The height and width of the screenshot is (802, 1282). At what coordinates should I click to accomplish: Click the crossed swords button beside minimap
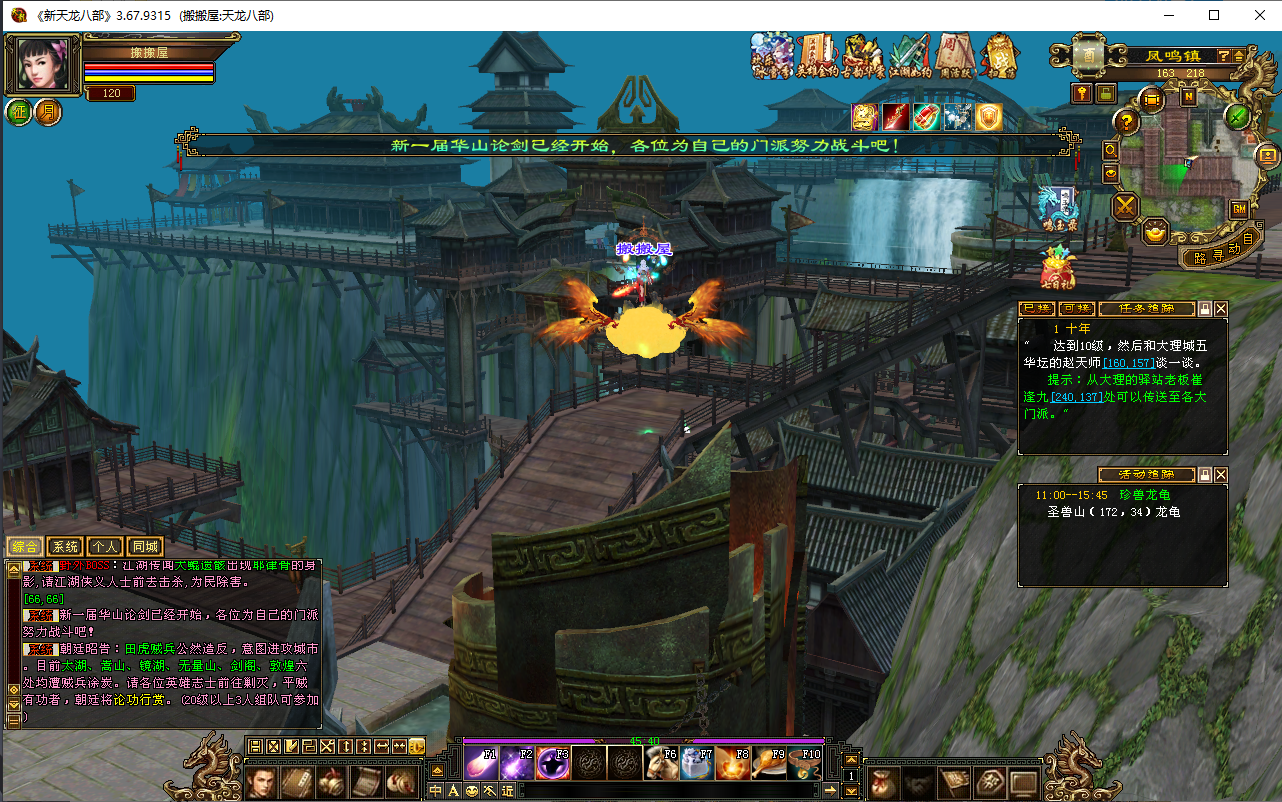tap(1127, 207)
